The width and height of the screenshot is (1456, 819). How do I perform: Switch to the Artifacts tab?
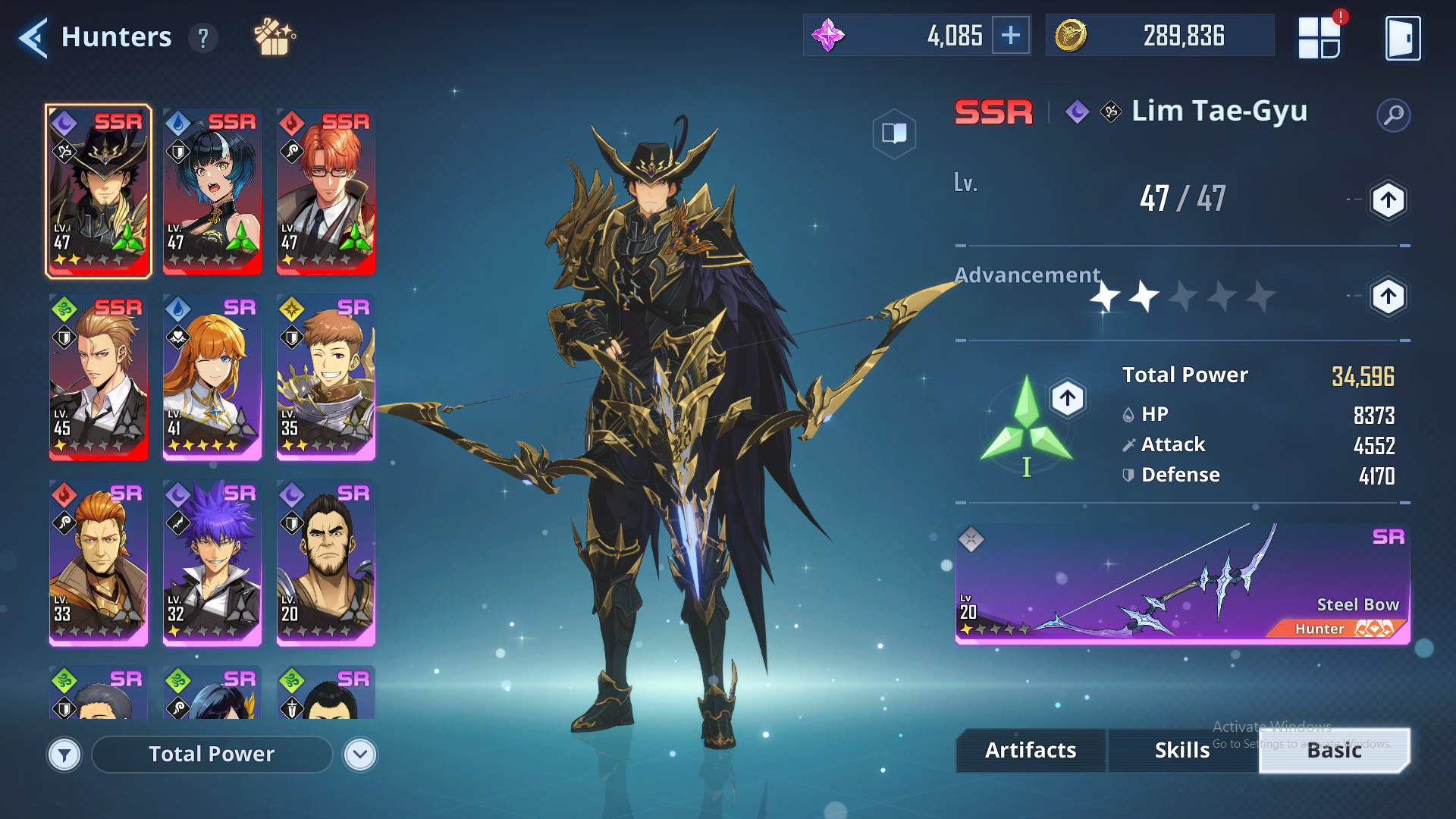click(x=1031, y=750)
